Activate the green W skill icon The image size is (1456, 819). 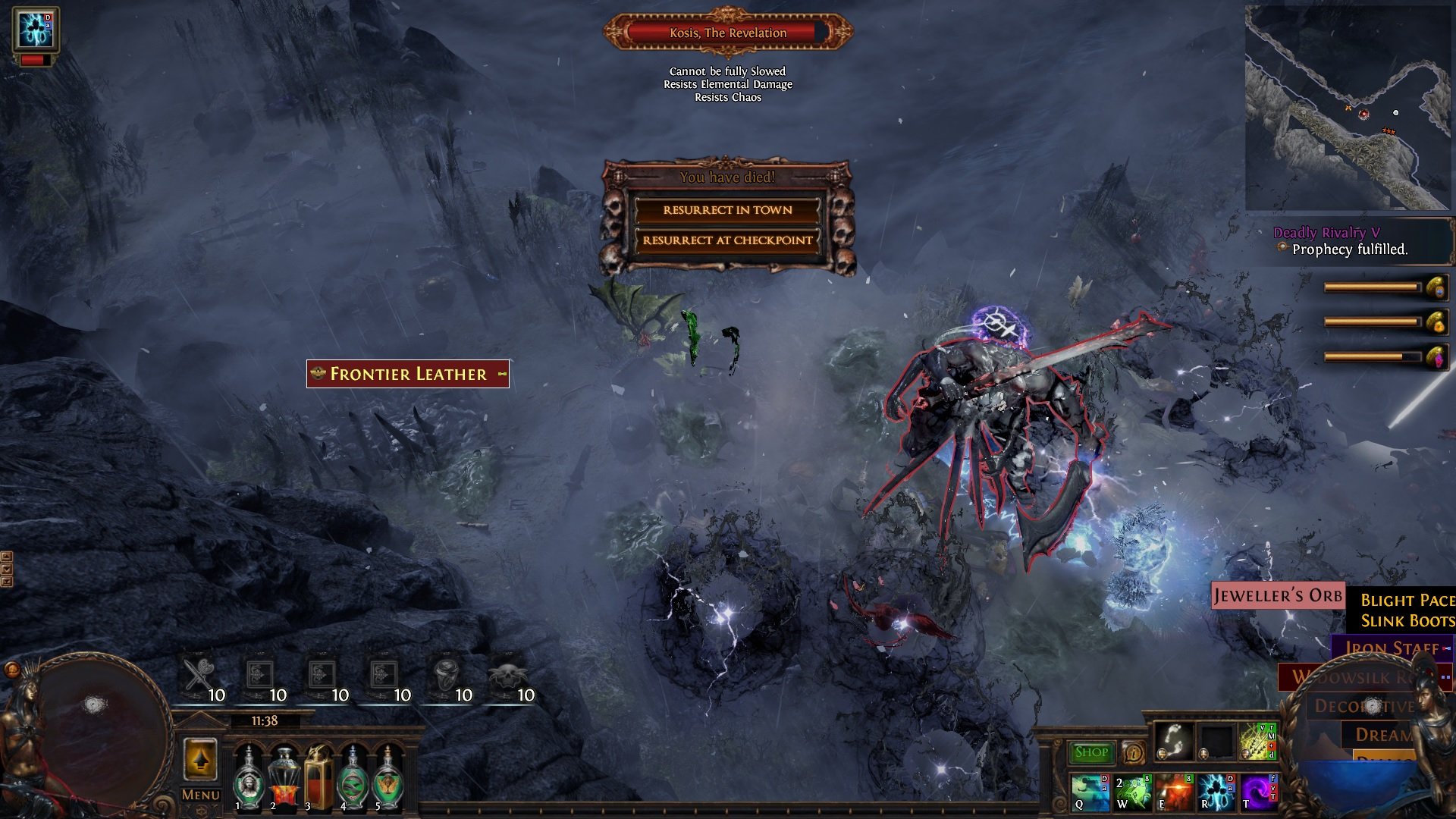[x=1132, y=792]
